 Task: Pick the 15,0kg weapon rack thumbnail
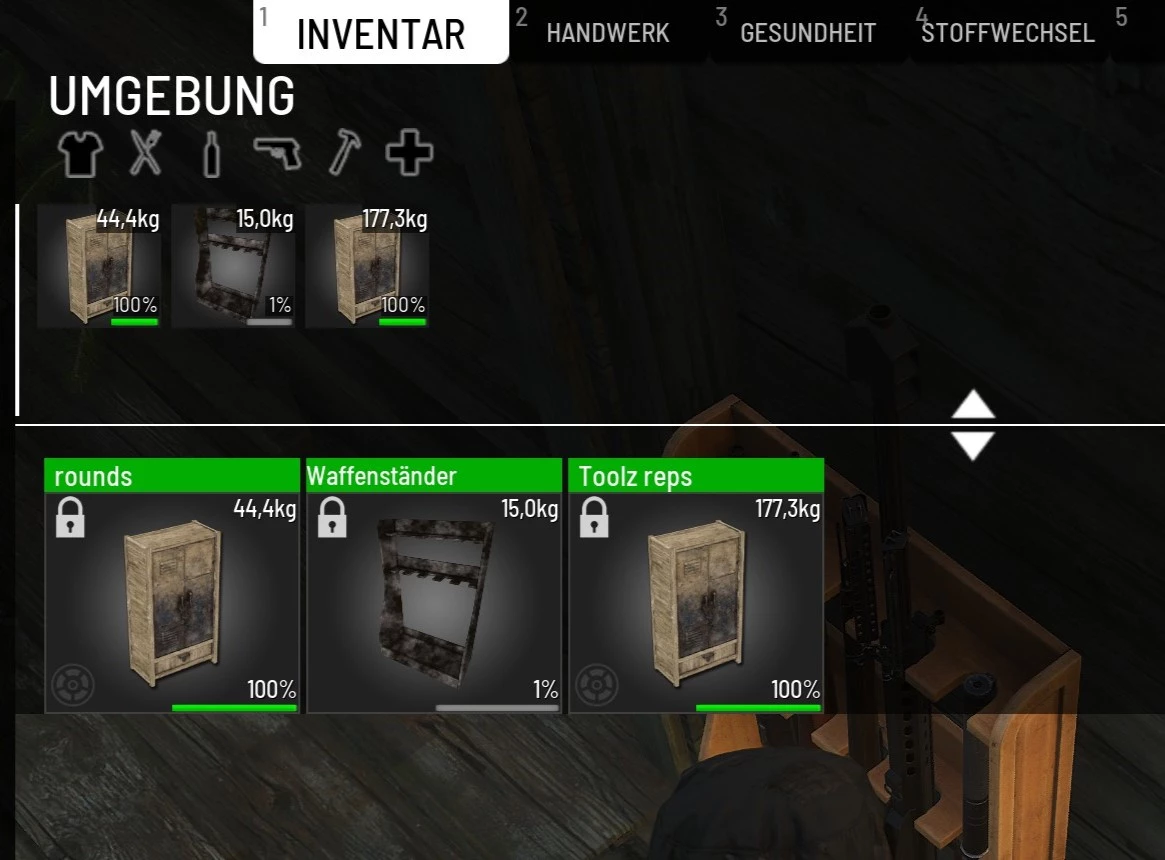[233, 266]
